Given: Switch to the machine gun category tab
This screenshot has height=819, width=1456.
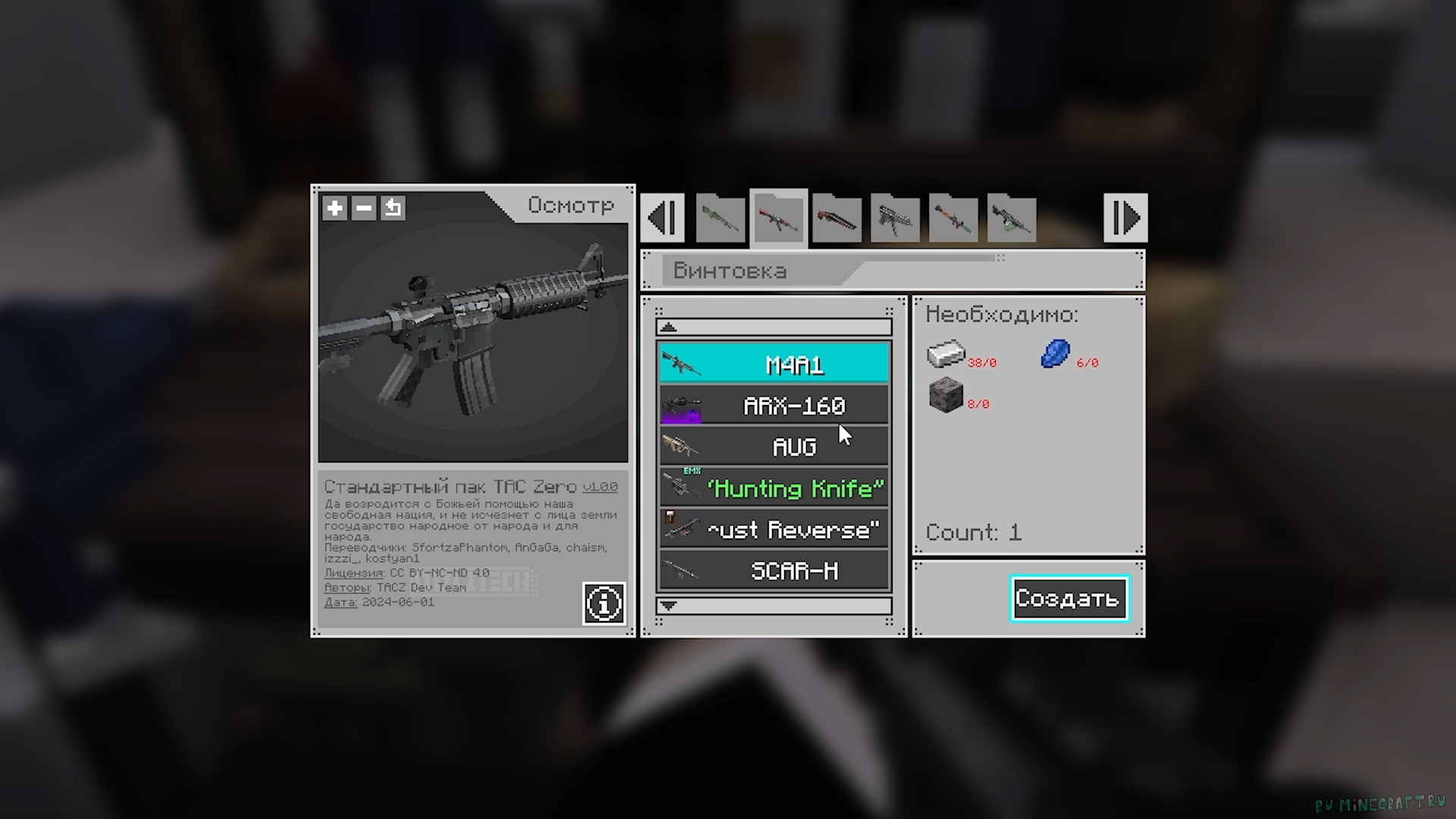Looking at the screenshot, I should (x=1012, y=219).
